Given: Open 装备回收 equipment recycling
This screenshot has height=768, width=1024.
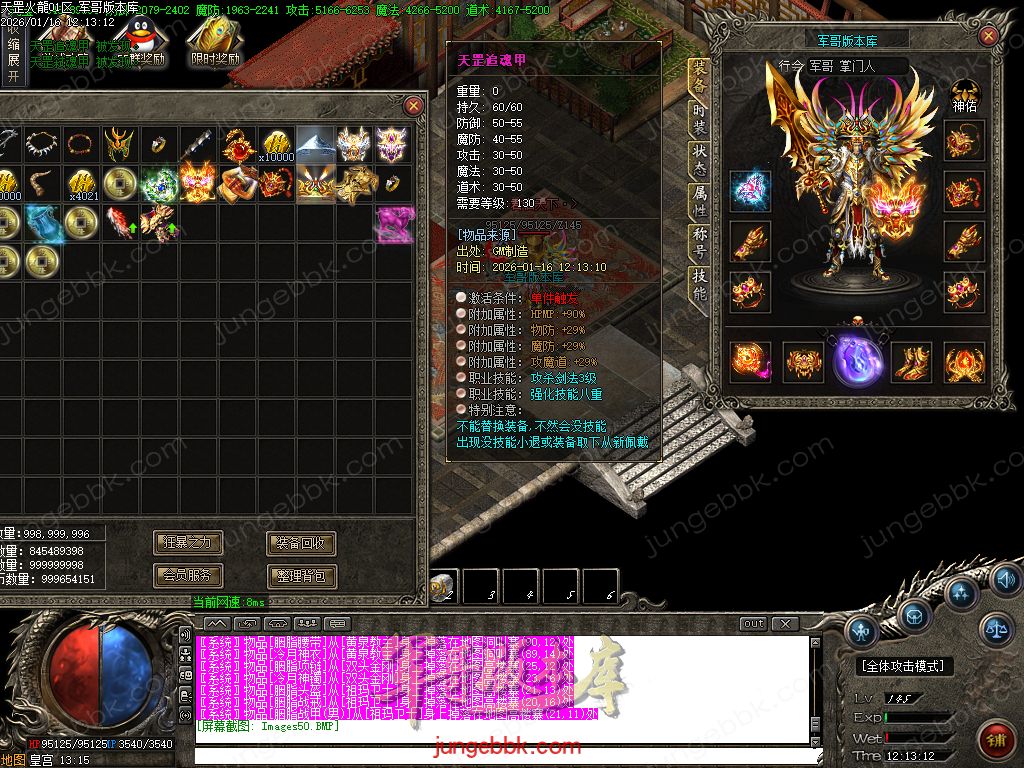Looking at the screenshot, I should coord(301,543).
